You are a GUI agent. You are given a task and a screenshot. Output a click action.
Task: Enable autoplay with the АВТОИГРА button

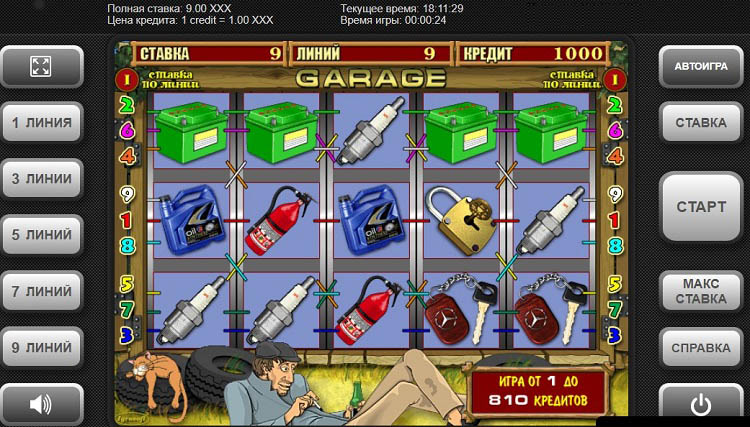coord(700,67)
